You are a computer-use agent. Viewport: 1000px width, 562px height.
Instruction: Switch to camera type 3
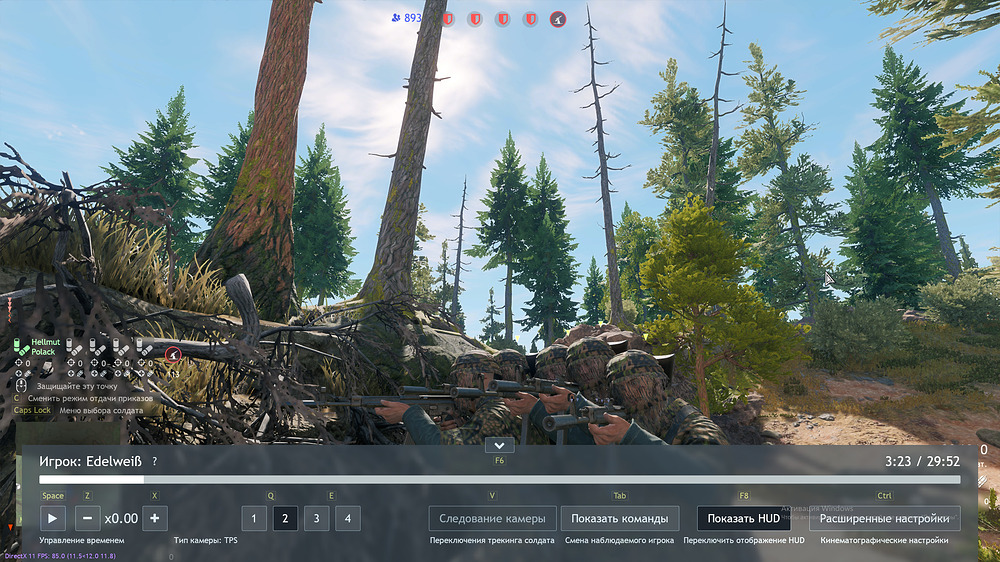316,518
